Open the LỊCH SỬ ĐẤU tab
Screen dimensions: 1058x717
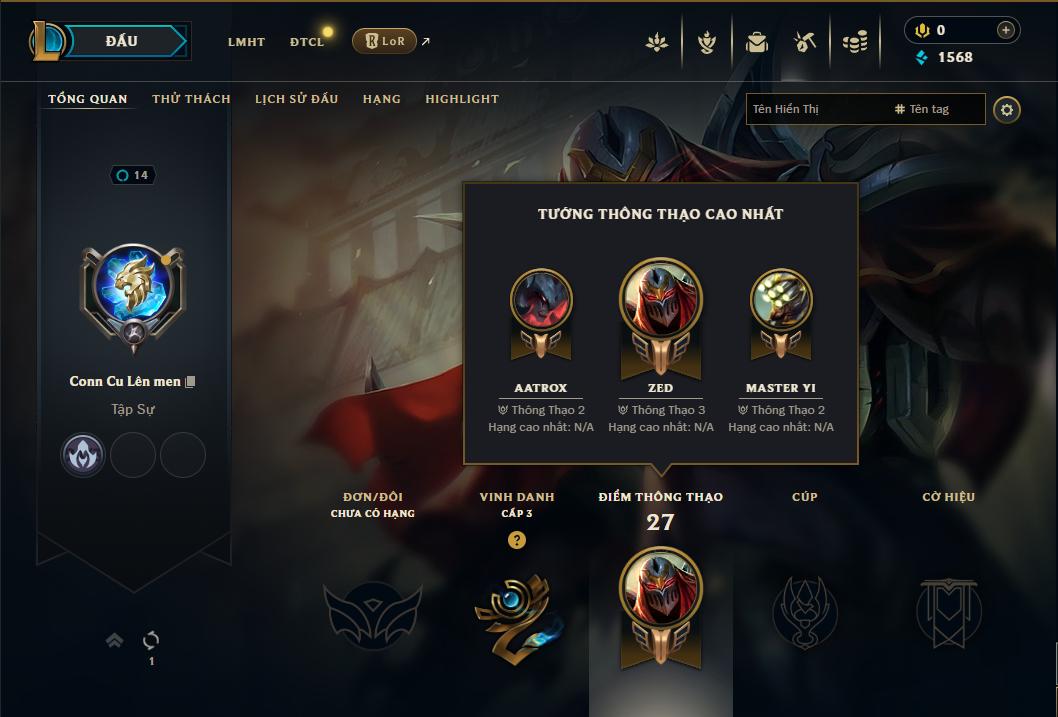[x=296, y=99]
